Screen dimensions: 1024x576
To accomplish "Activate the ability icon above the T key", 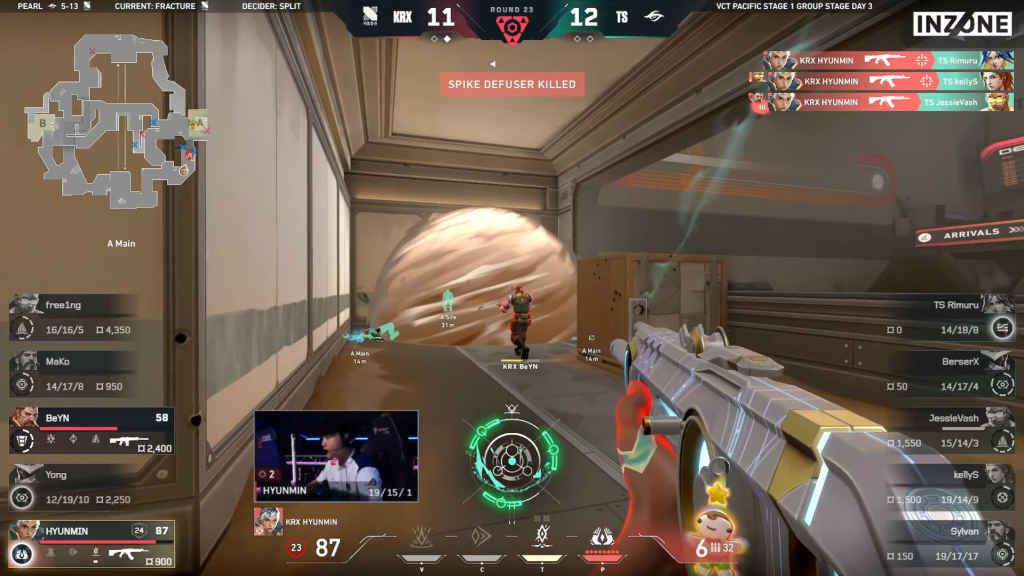I will (543, 536).
